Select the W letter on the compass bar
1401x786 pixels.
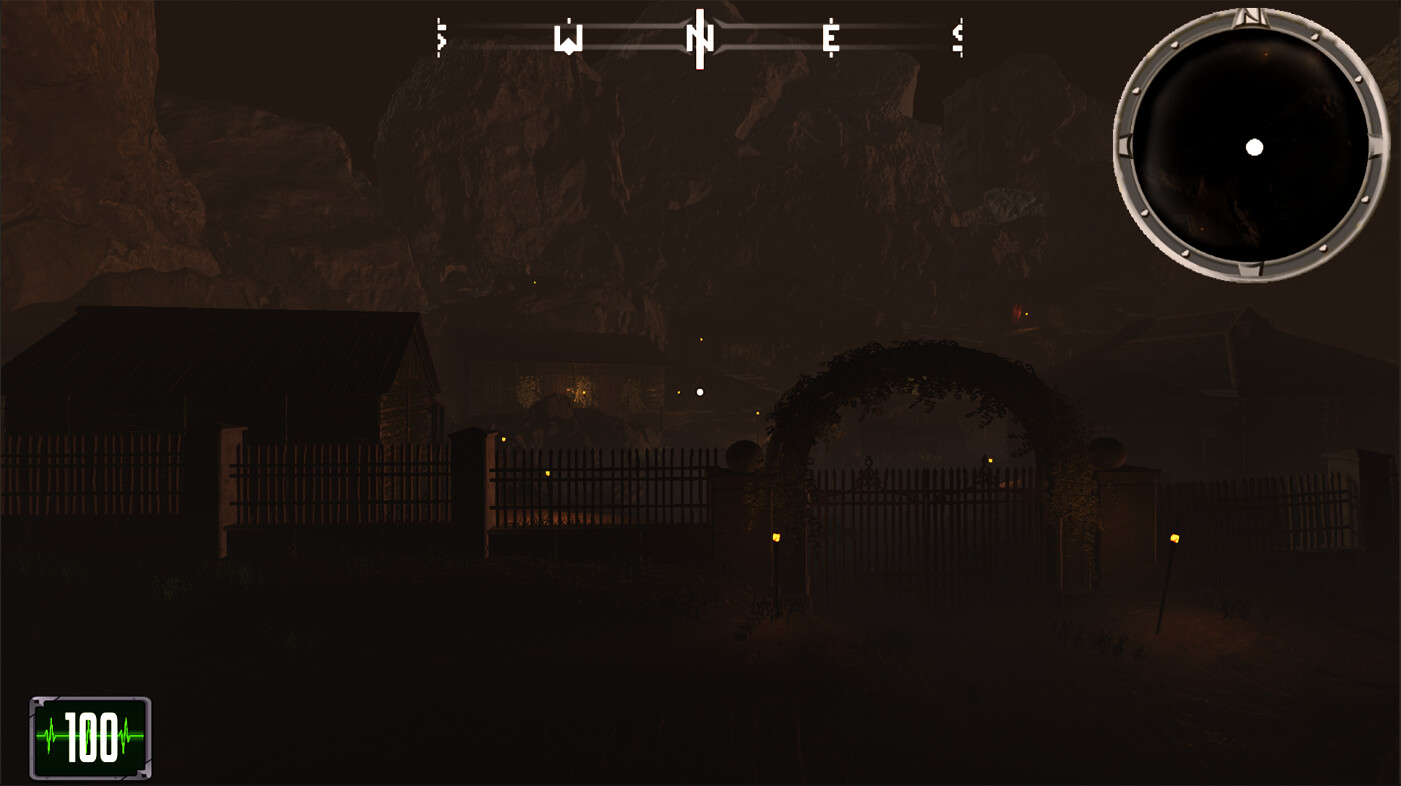567,40
